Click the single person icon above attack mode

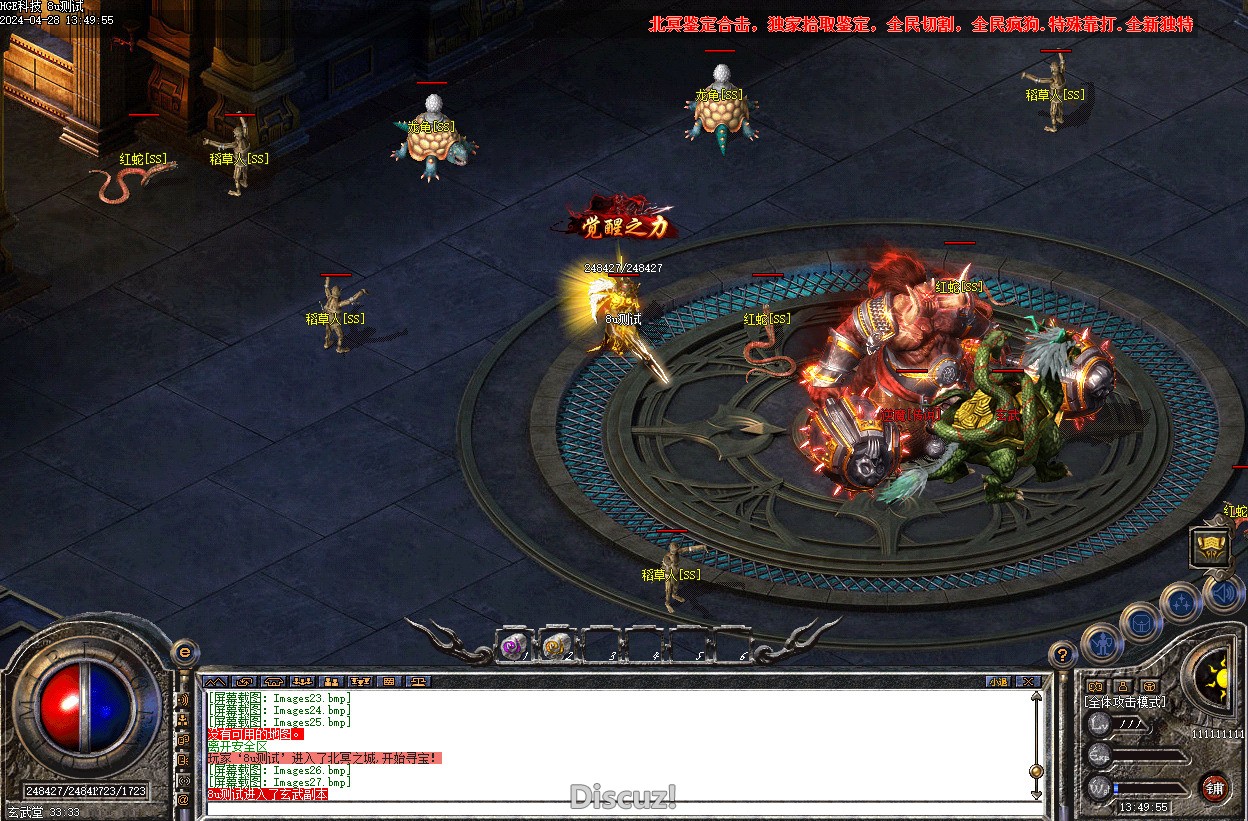(1123, 686)
